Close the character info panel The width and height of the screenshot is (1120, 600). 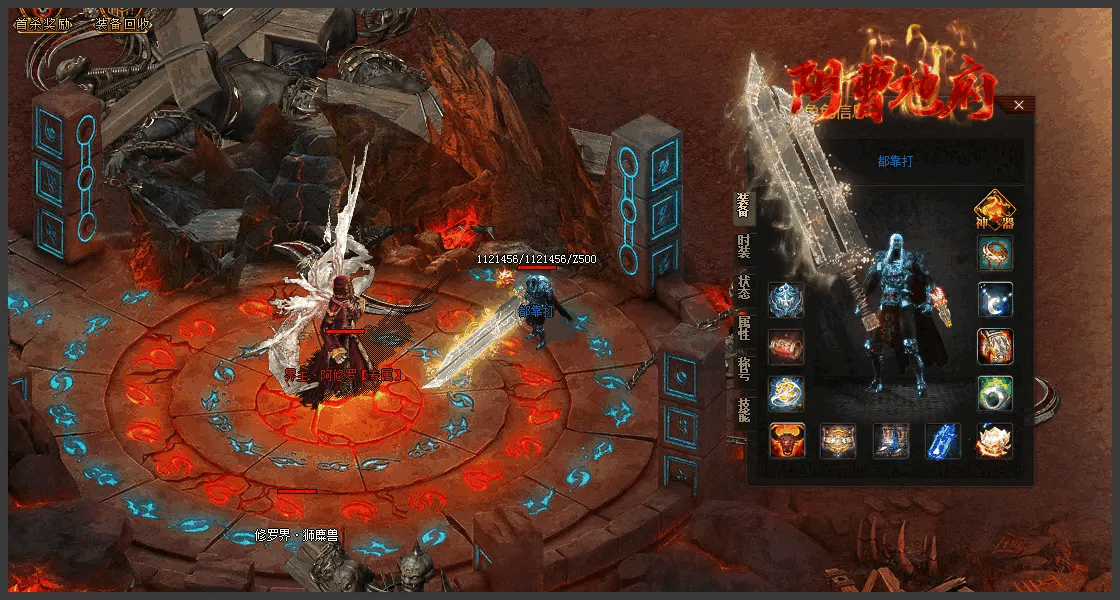pyautogui.click(x=1018, y=105)
